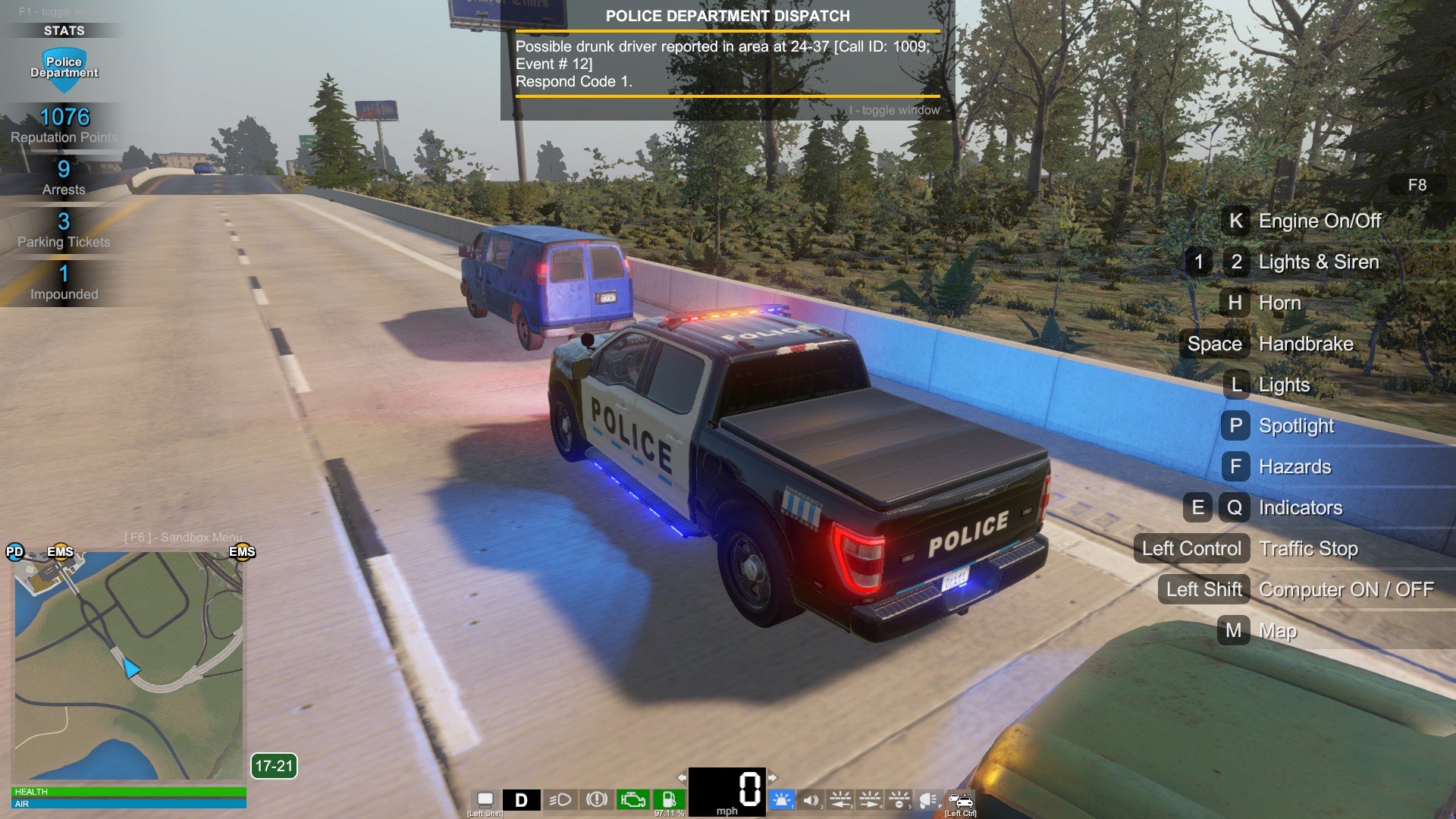Screen dimensions: 1456x819
Task: Click the green engine status icon
Action: pyautogui.click(x=632, y=799)
